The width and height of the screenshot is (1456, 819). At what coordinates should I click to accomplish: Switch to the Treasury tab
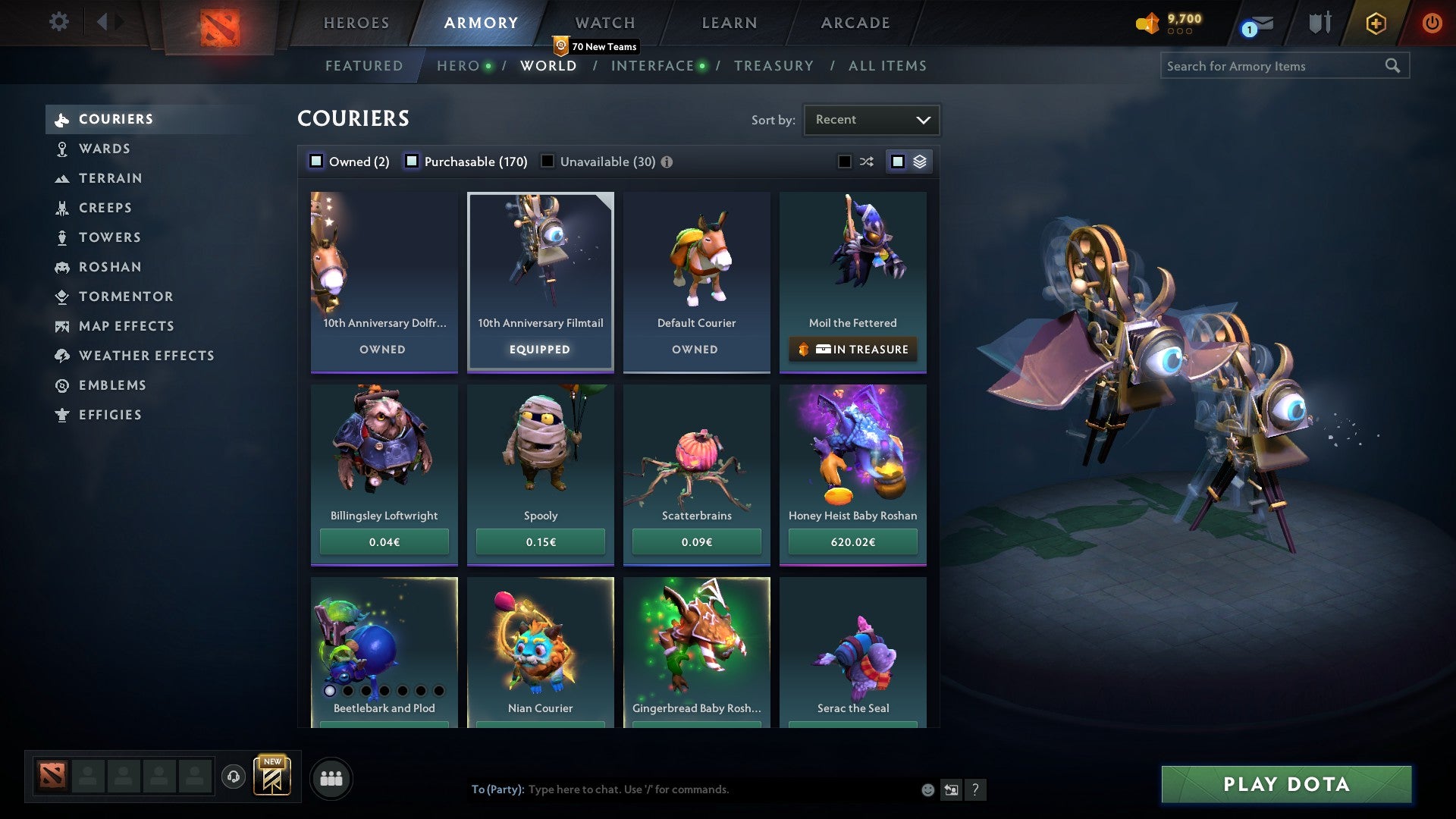[773, 66]
